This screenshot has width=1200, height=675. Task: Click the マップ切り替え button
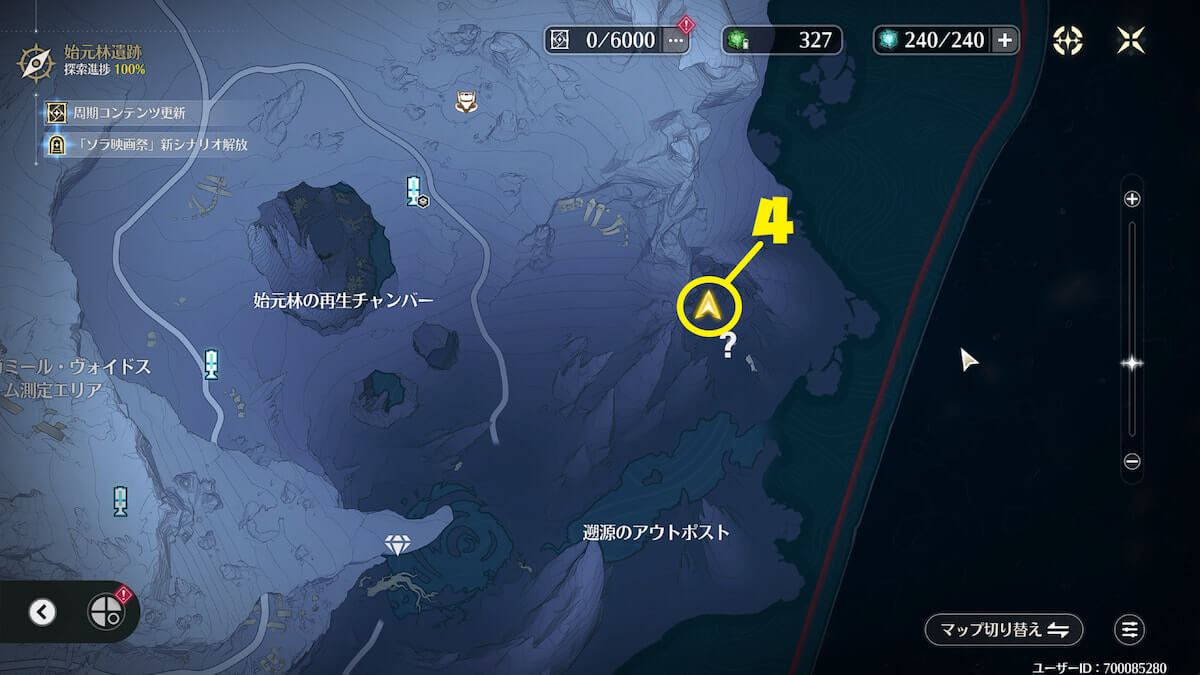1003,629
